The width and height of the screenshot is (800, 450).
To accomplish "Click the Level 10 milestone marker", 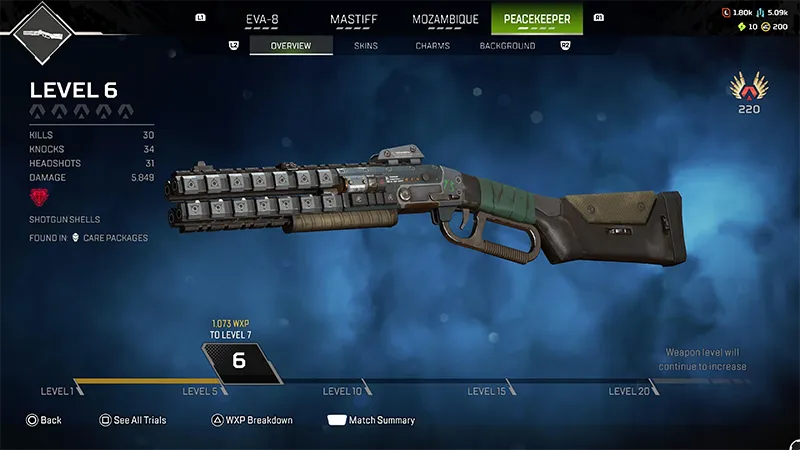I will (x=343, y=391).
